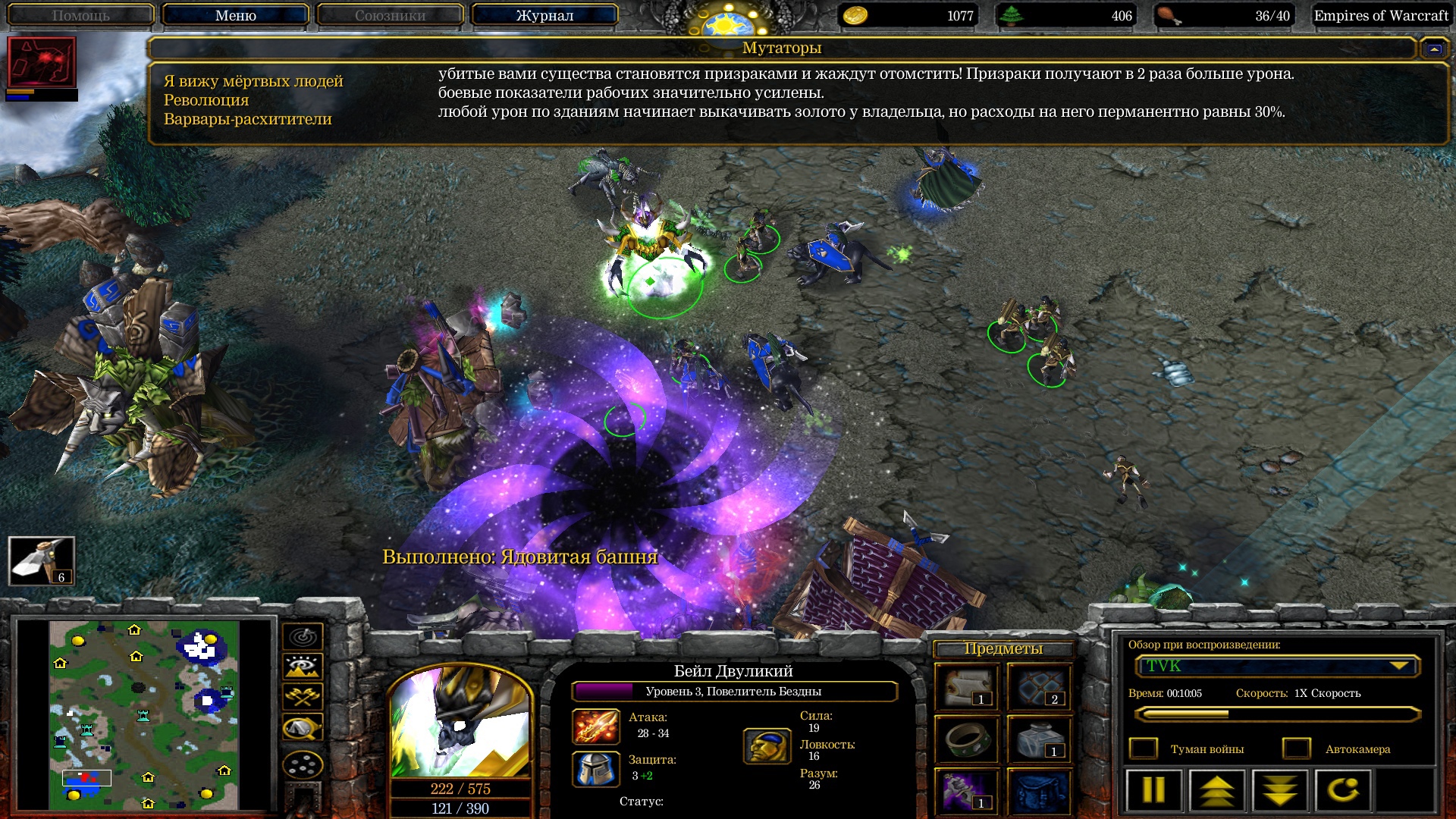Collapse the Мутаторы panel with the arrow
This screenshot has width=1456, height=819.
coord(1433,49)
